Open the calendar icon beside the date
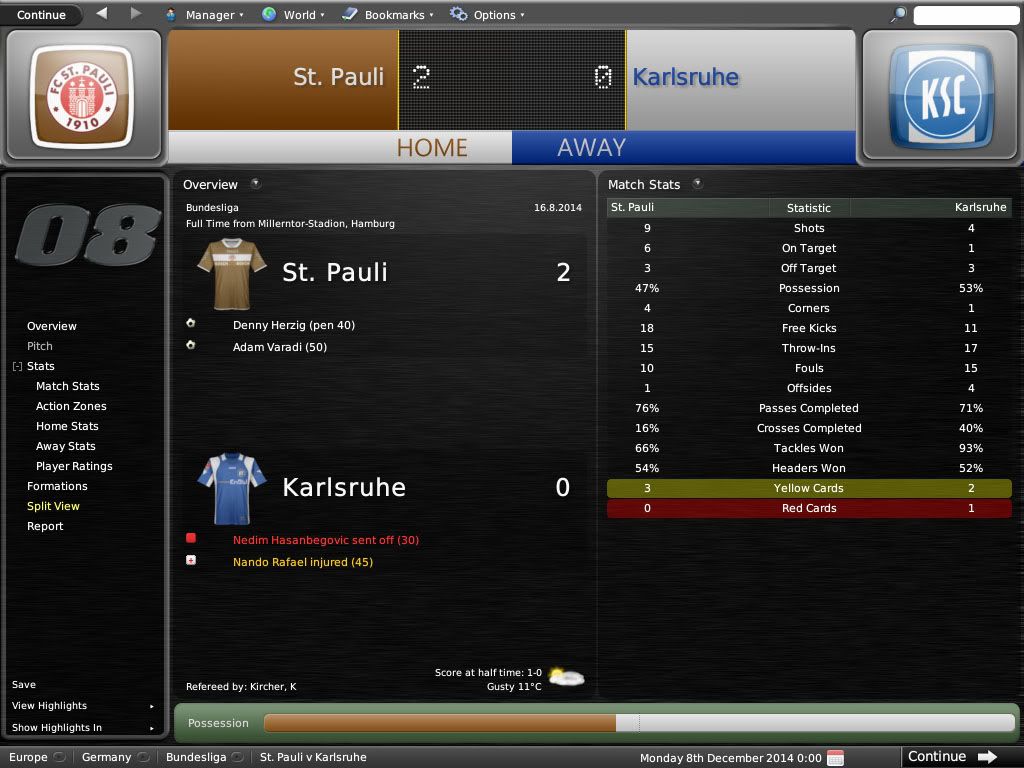1024x768 pixels. click(x=836, y=758)
